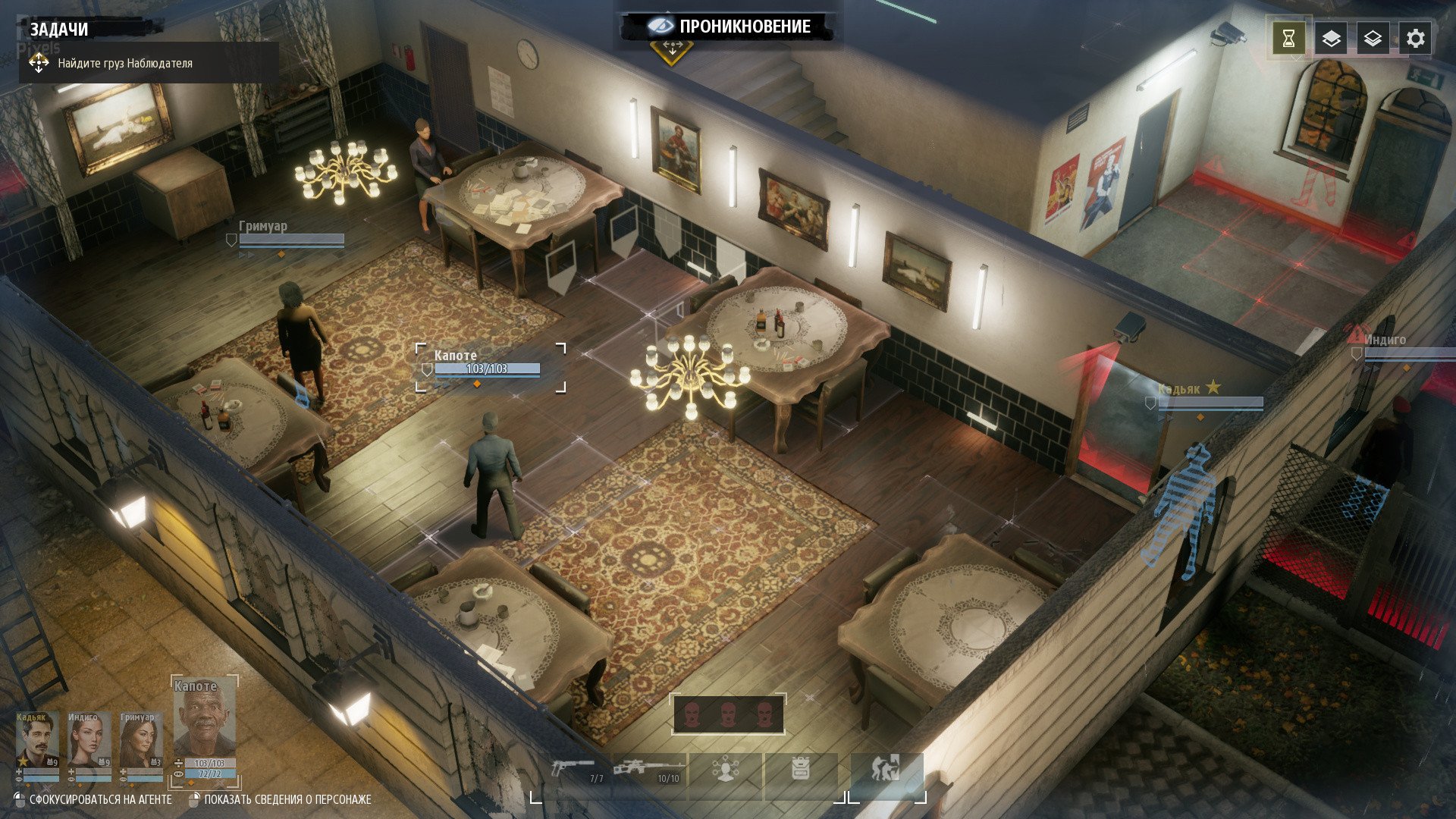
Task: Expand the ЗАДАЧИ tasks header
Action: click(59, 30)
